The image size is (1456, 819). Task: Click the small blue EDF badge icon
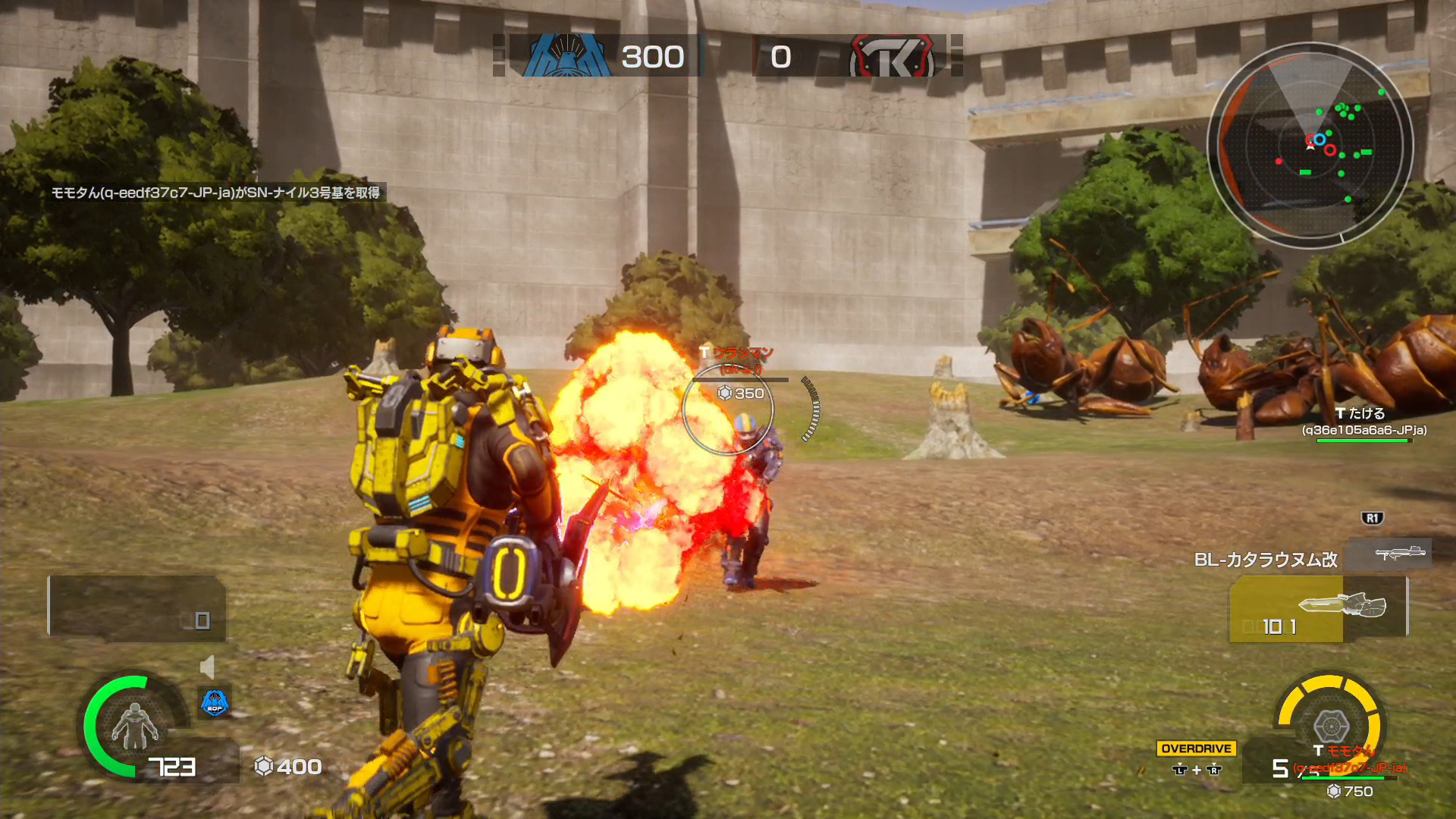(x=215, y=703)
